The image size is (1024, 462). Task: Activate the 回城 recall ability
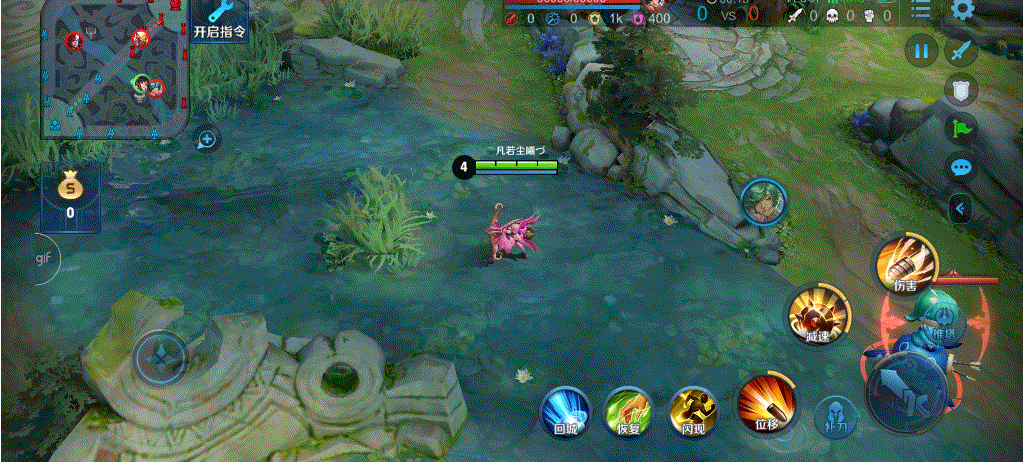coord(565,412)
